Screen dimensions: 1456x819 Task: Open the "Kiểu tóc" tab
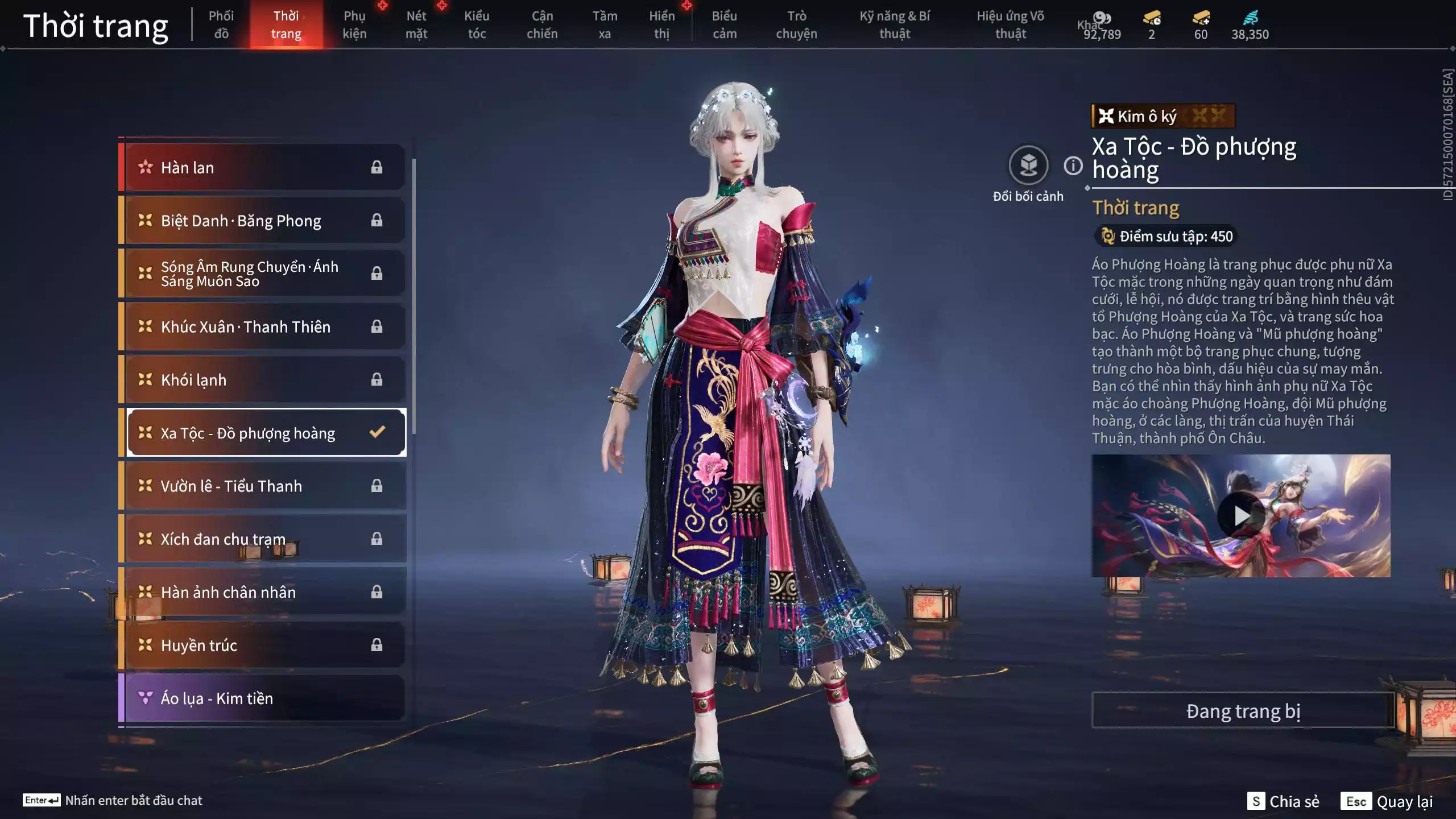point(477,24)
